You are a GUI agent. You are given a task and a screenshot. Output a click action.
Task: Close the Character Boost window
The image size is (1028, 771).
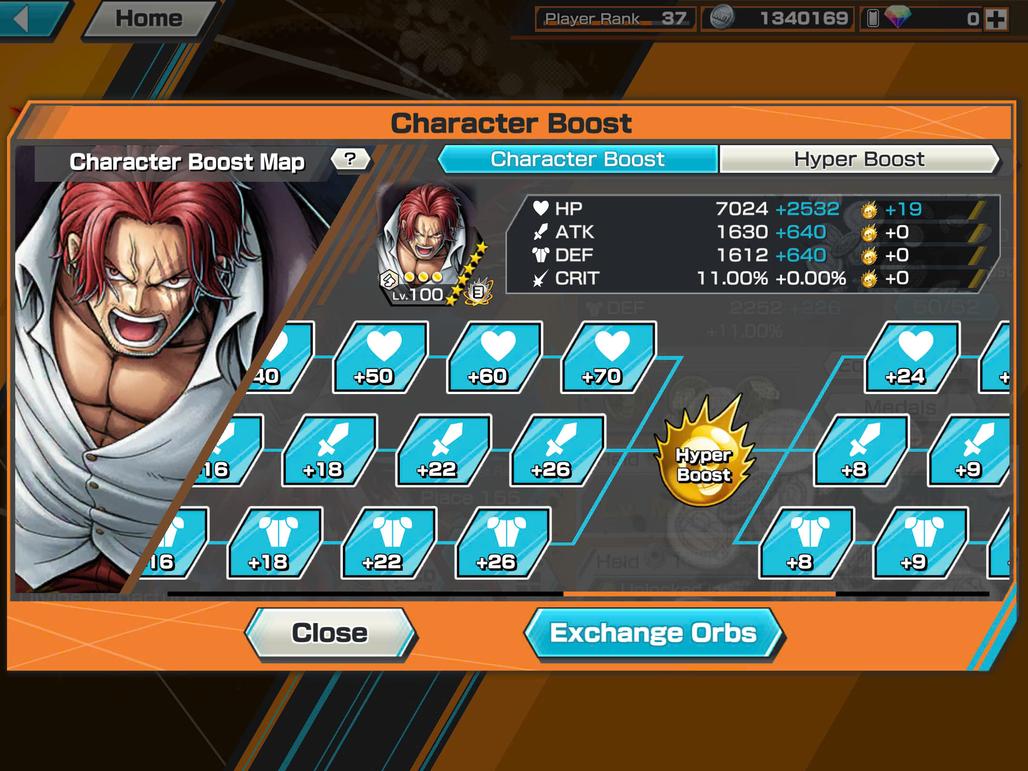[329, 633]
